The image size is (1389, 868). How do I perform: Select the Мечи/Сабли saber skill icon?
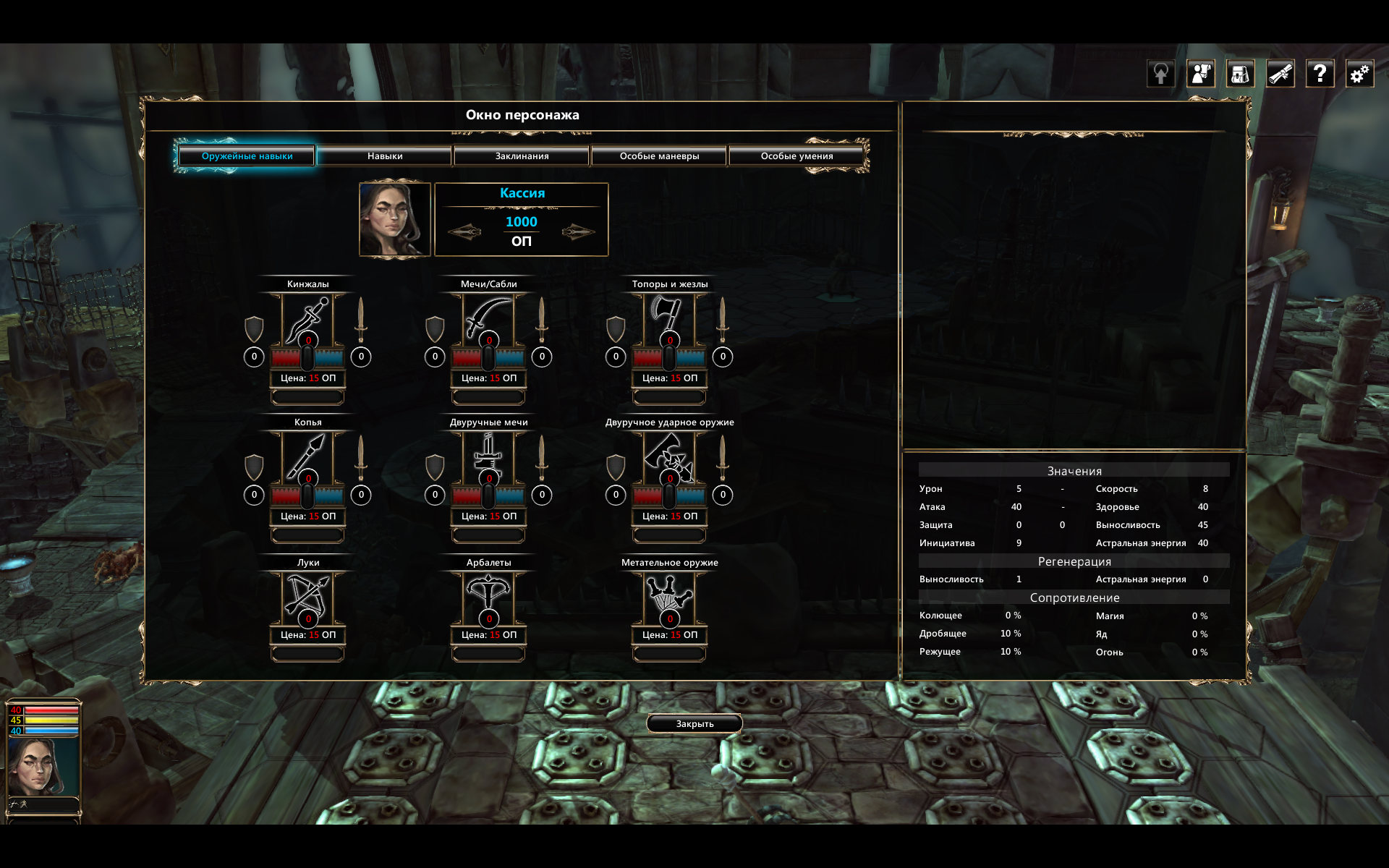point(488,318)
